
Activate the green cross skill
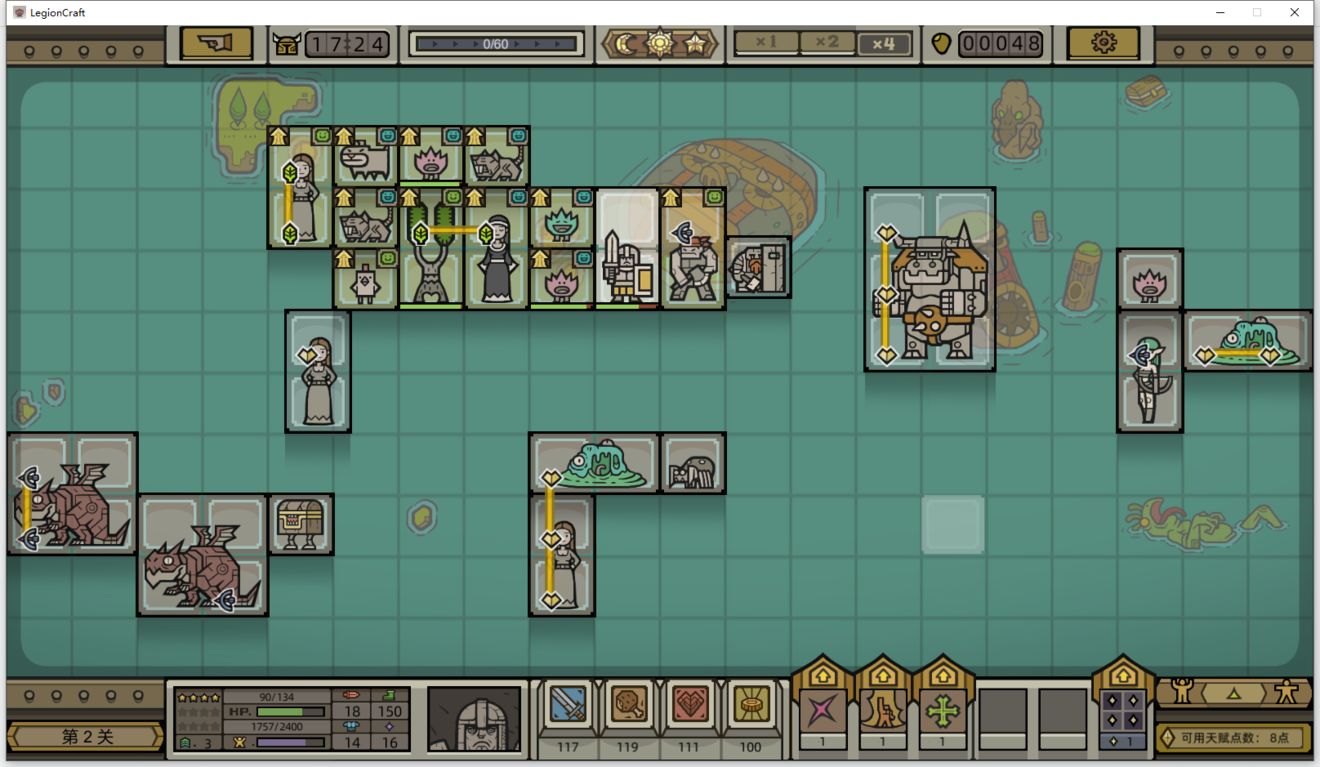pos(942,712)
